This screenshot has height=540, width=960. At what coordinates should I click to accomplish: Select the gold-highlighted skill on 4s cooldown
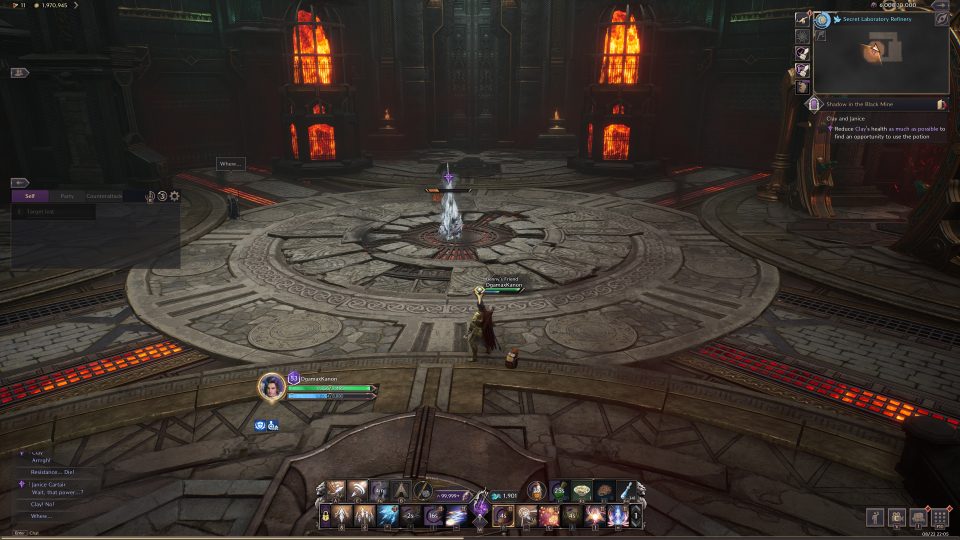(504, 515)
